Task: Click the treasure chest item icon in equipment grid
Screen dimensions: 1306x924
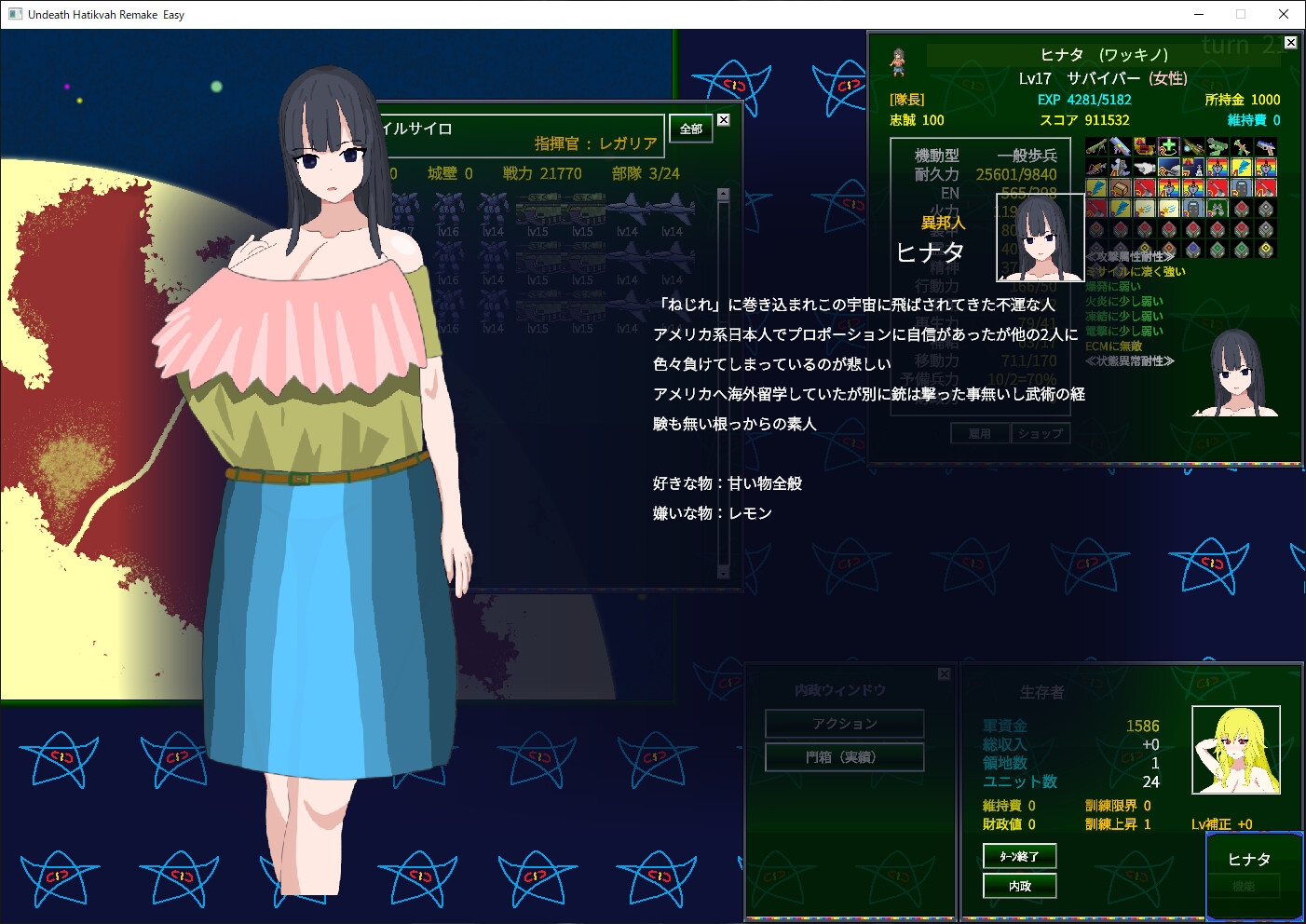Action: pyautogui.click(x=1121, y=189)
